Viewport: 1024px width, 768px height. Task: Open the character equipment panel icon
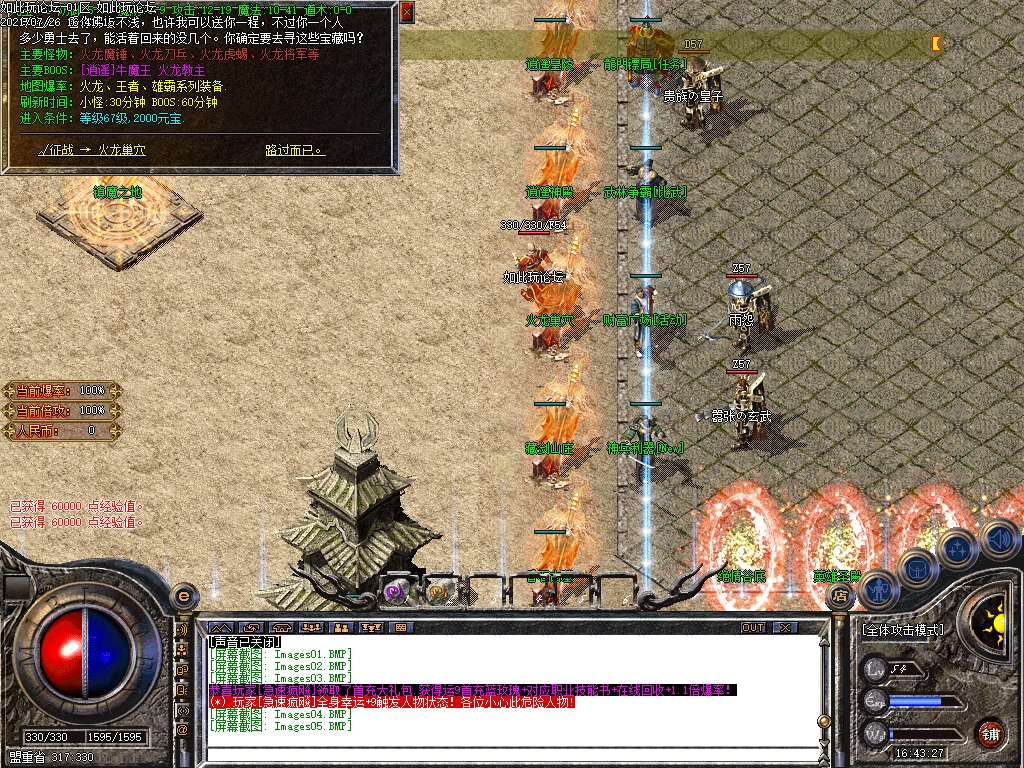877,590
